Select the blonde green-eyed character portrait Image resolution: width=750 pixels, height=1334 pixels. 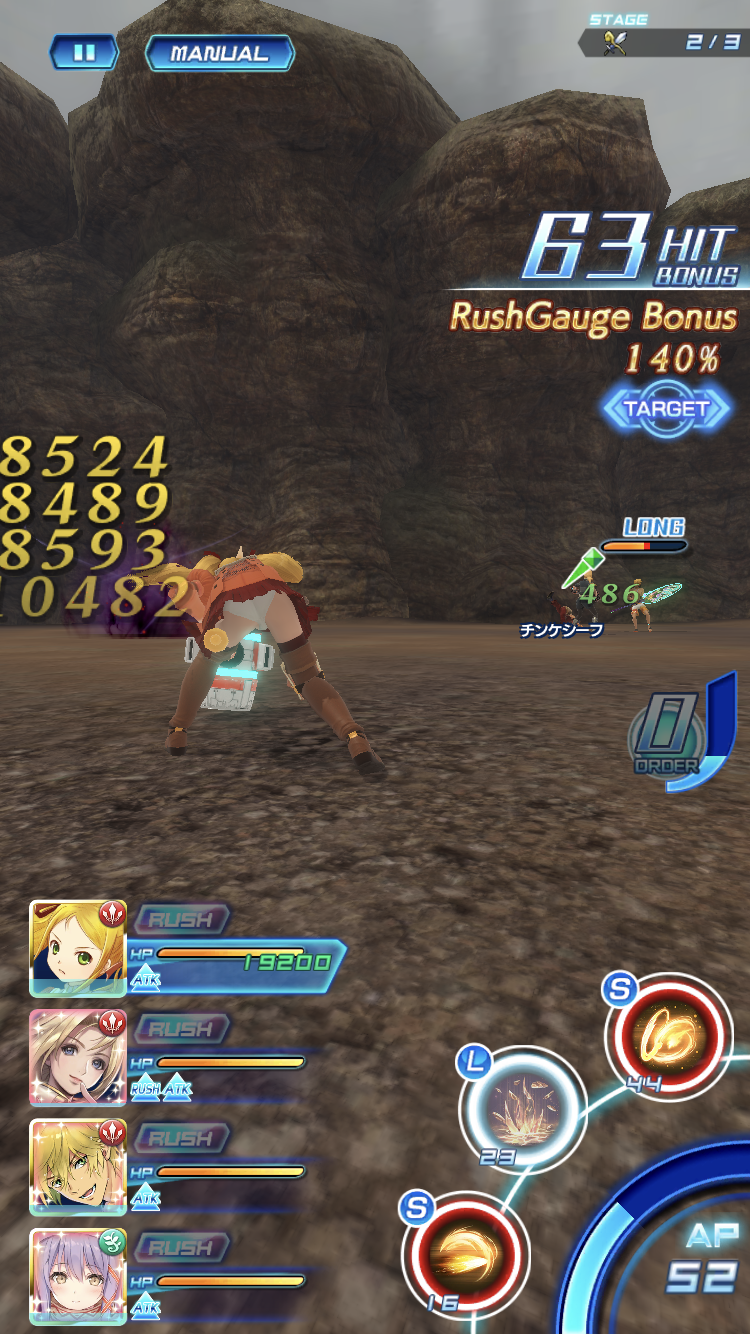(78, 948)
